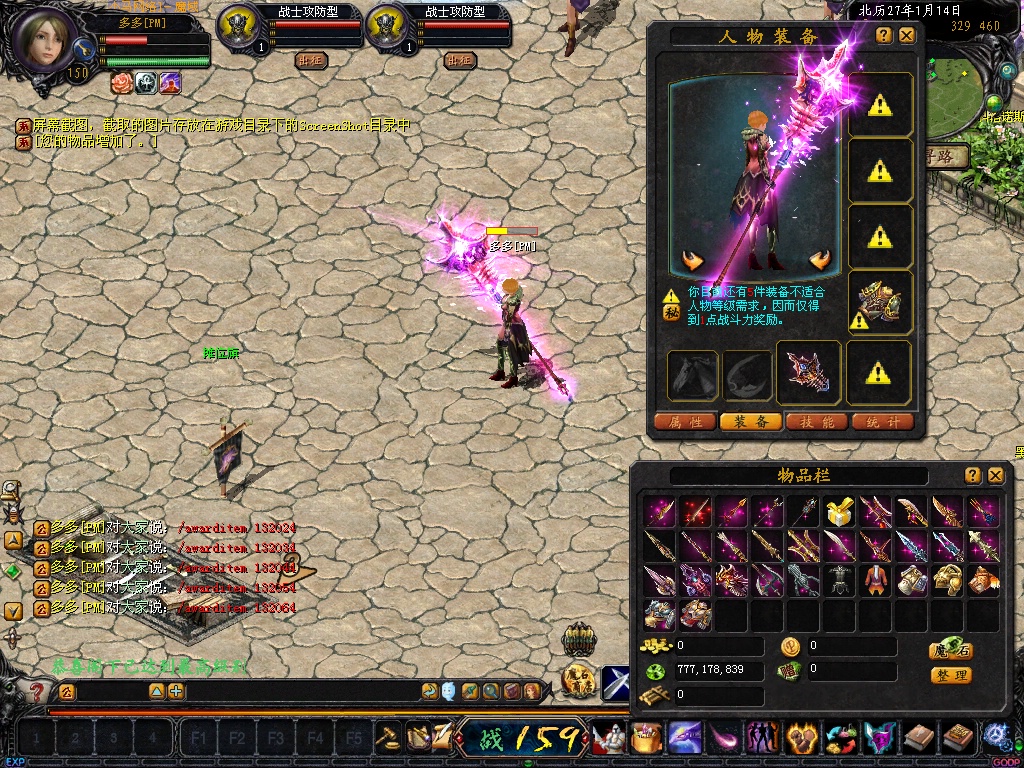
Task: Switch to the 属性 attributes tab
Action: 685,422
